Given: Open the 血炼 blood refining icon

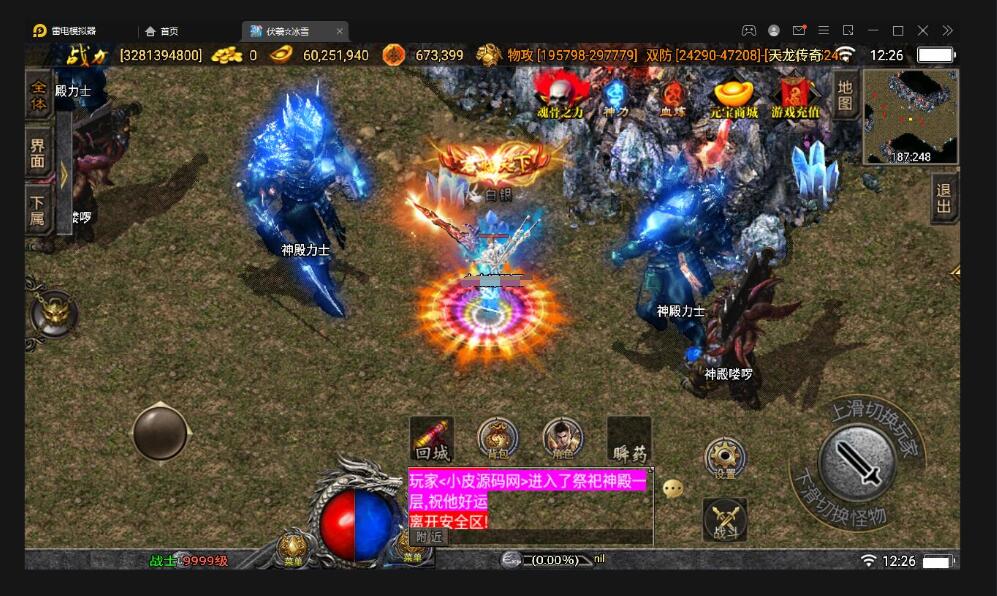Looking at the screenshot, I should click(672, 98).
